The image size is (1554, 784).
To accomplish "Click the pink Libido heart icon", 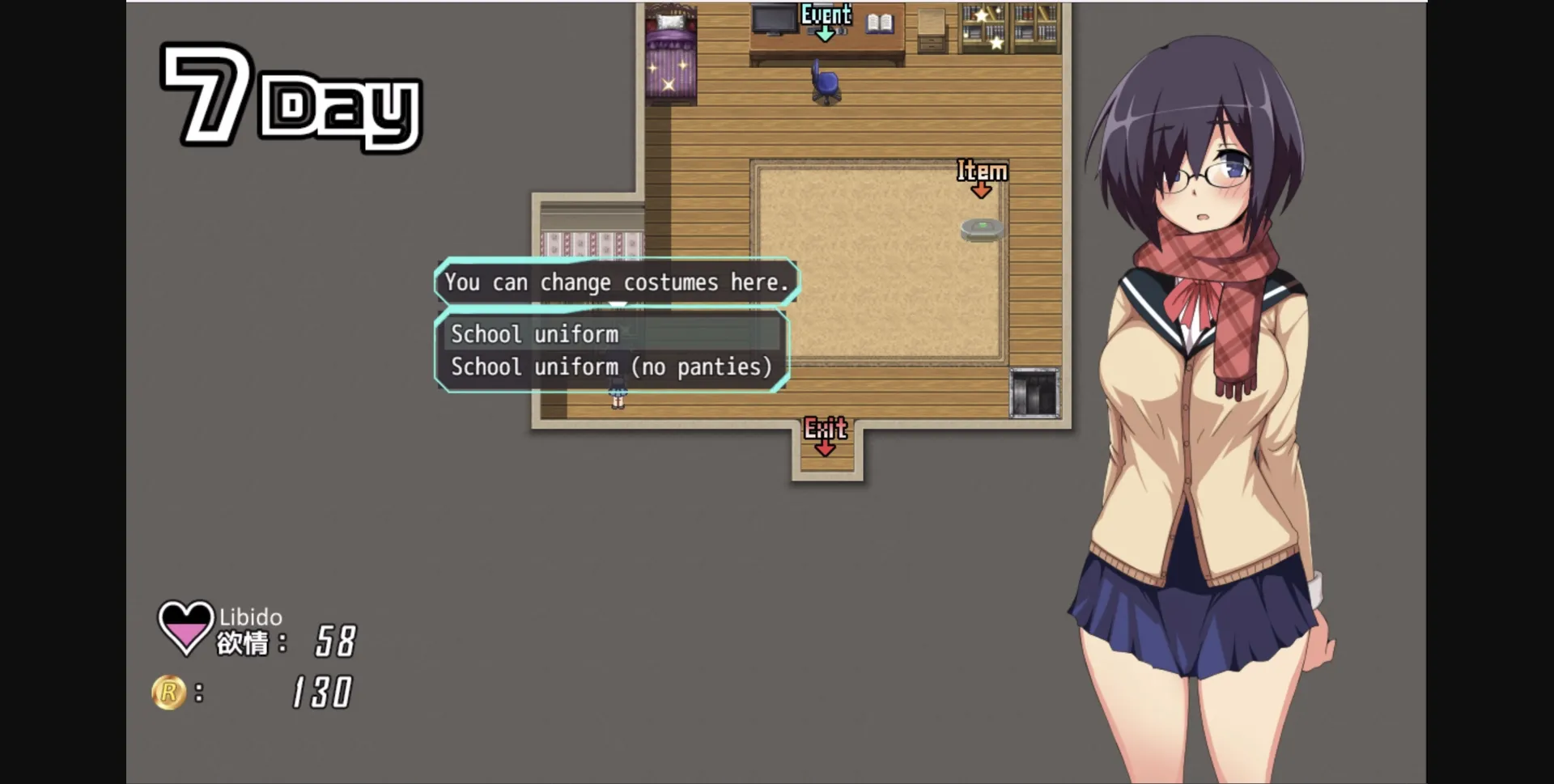I will click(x=185, y=627).
